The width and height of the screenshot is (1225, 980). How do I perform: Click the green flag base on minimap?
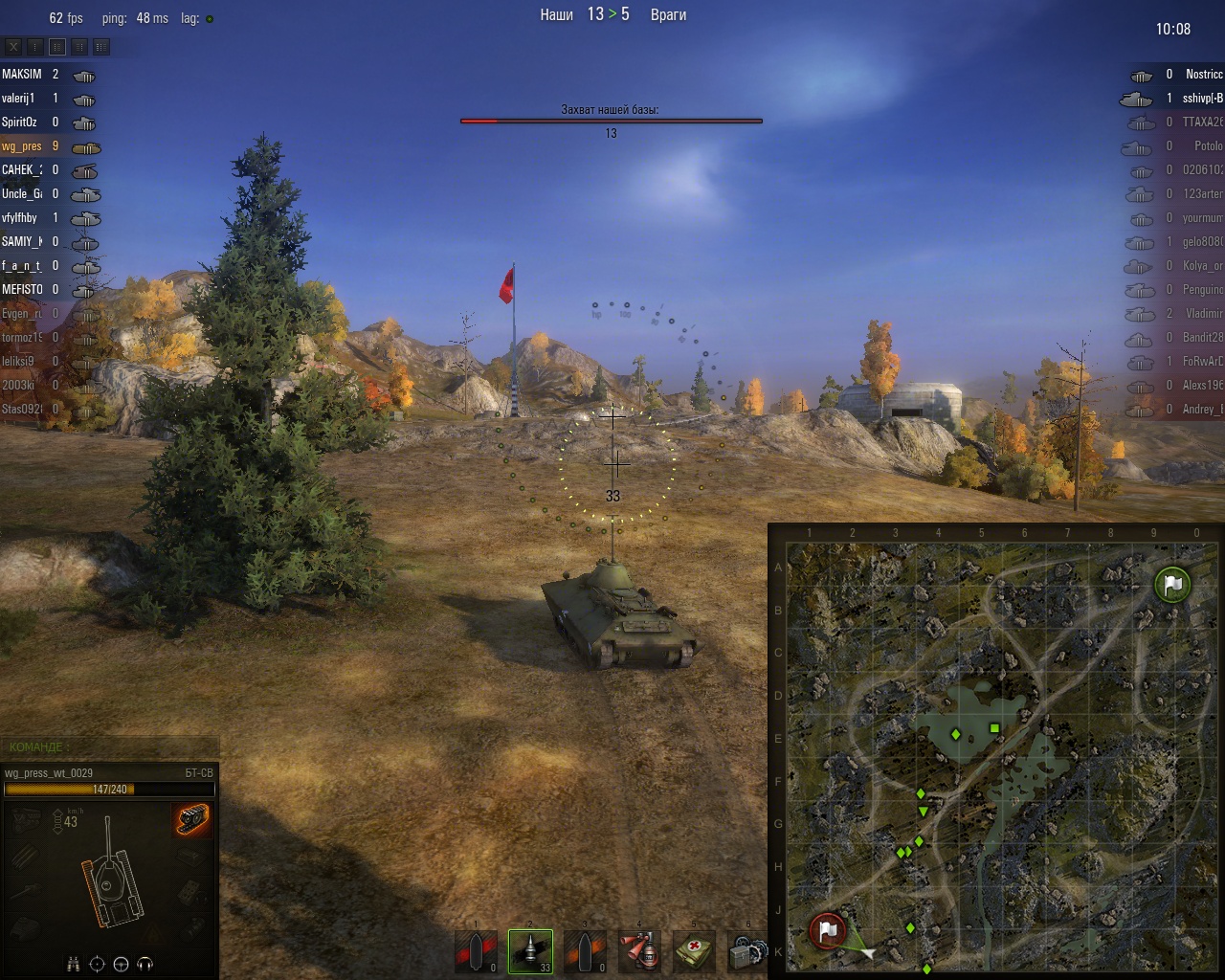pyautogui.click(x=1172, y=584)
